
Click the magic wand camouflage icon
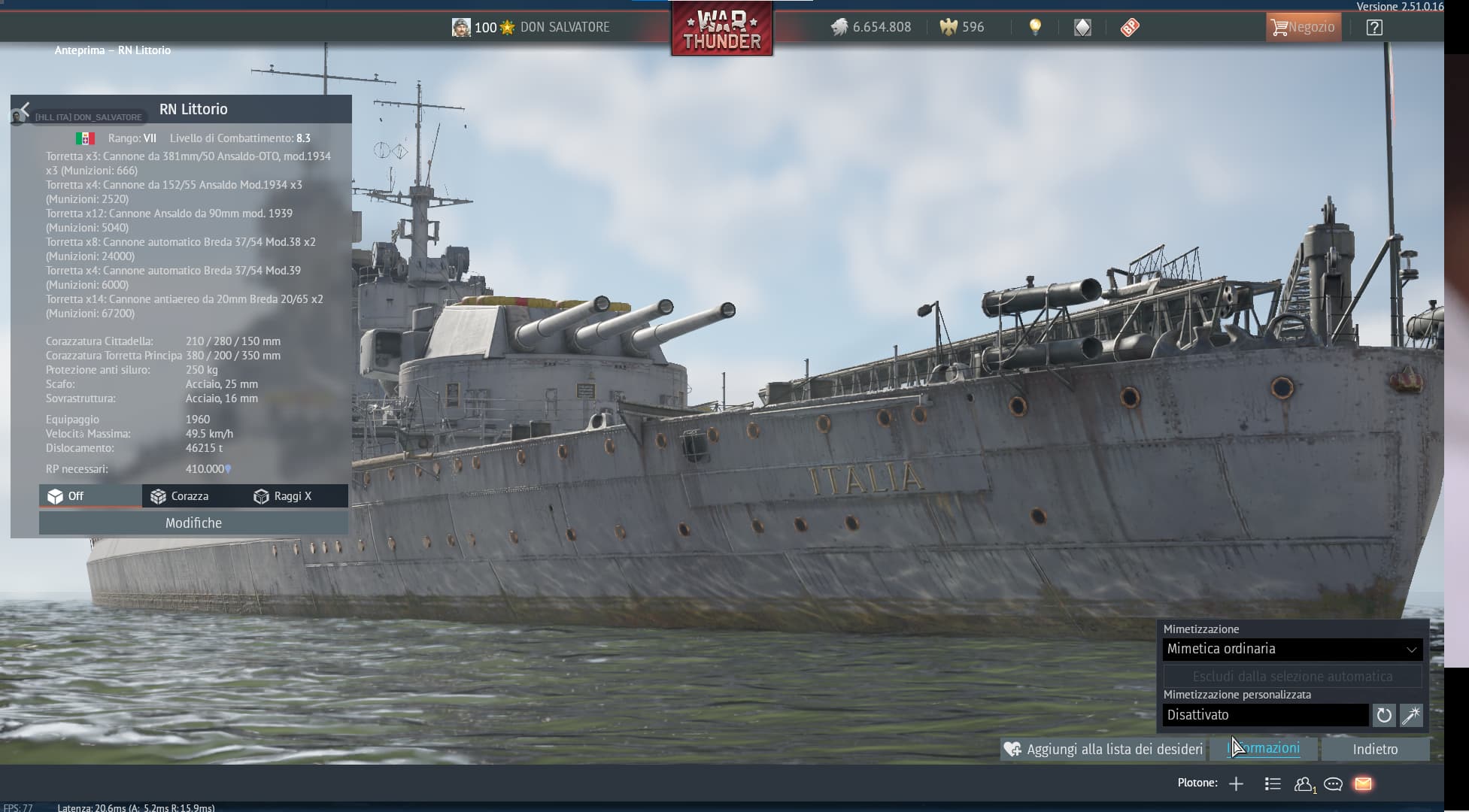[1411, 715]
